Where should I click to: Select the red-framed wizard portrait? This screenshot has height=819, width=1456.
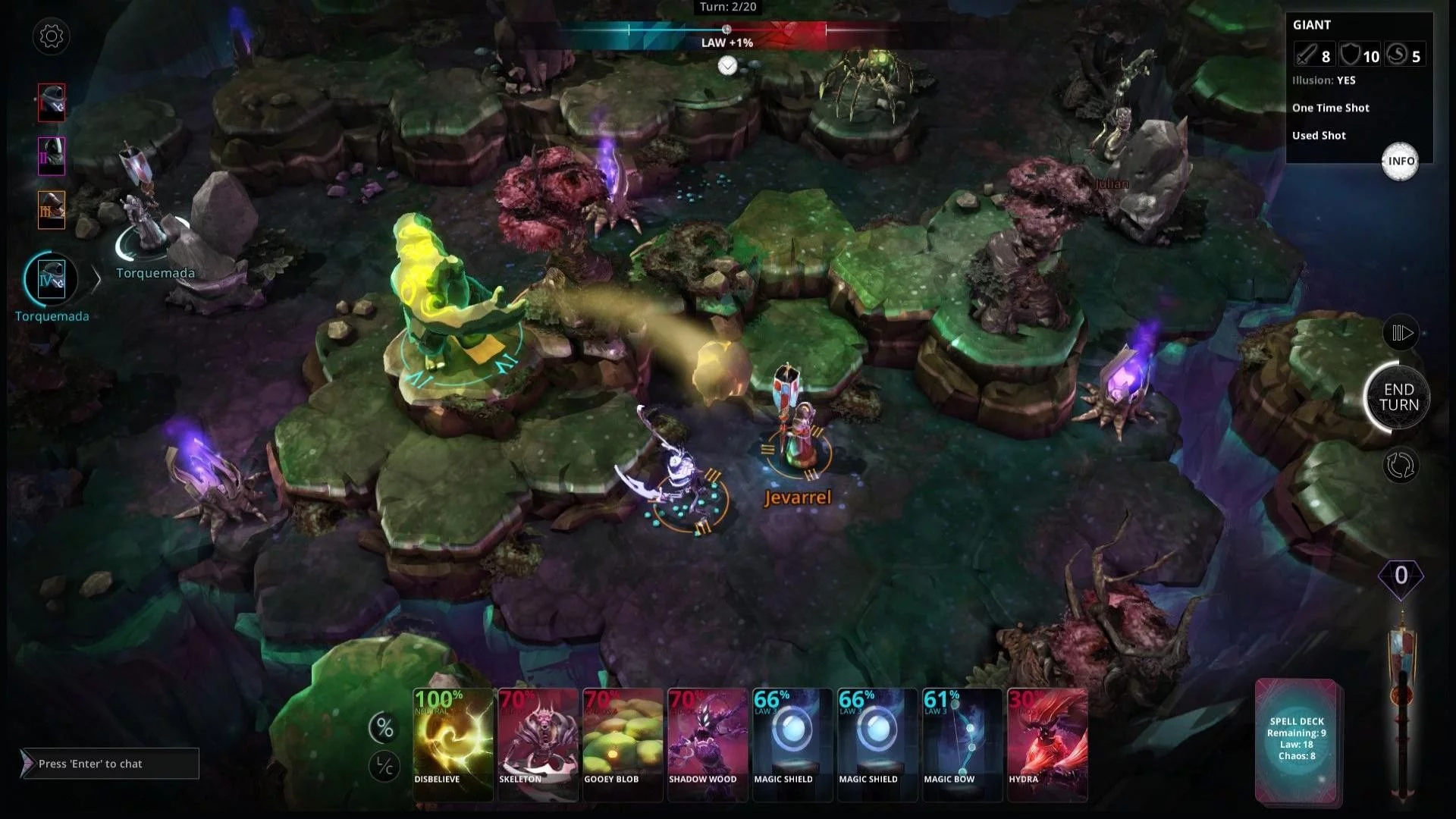coord(52,102)
